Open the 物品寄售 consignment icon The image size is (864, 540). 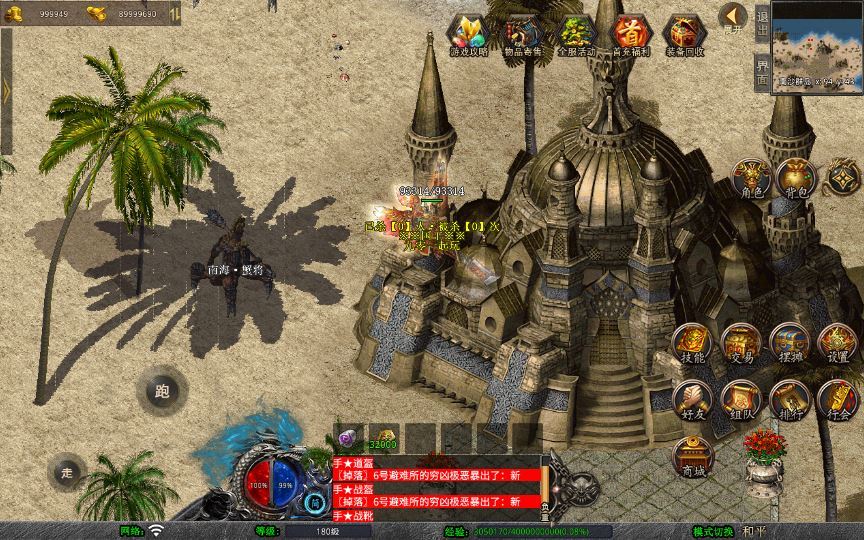[523, 34]
